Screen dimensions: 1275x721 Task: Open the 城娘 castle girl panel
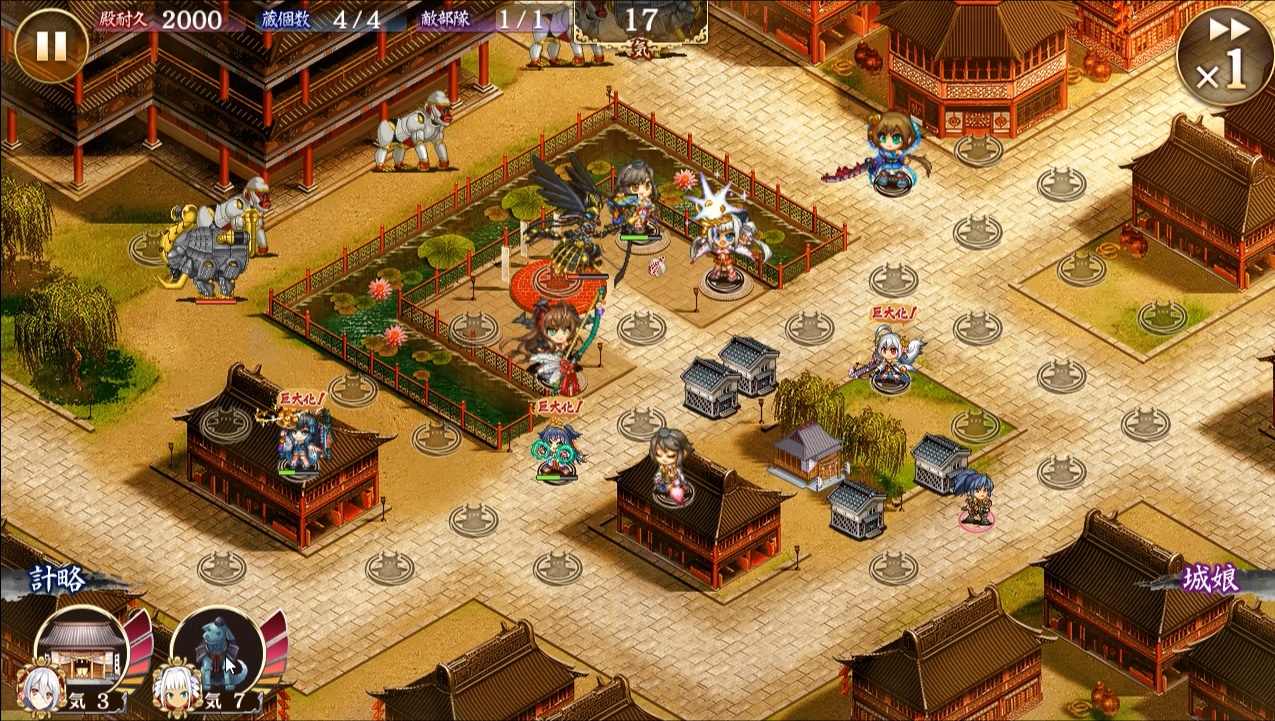click(x=1210, y=580)
